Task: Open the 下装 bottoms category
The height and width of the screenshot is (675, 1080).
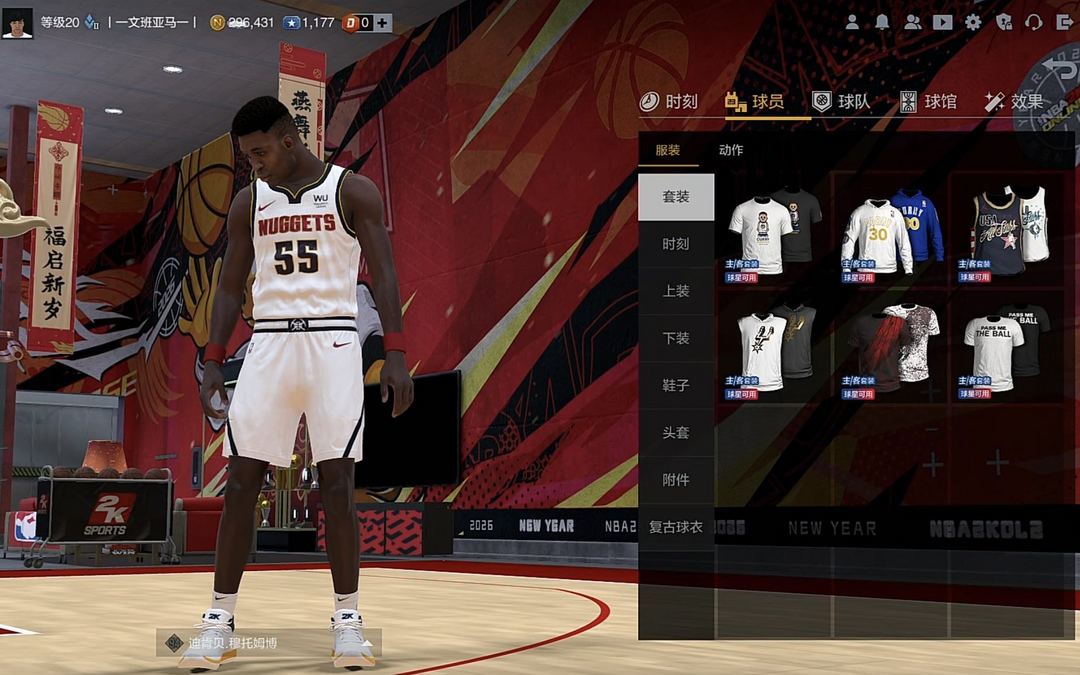Action: point(676,338)
